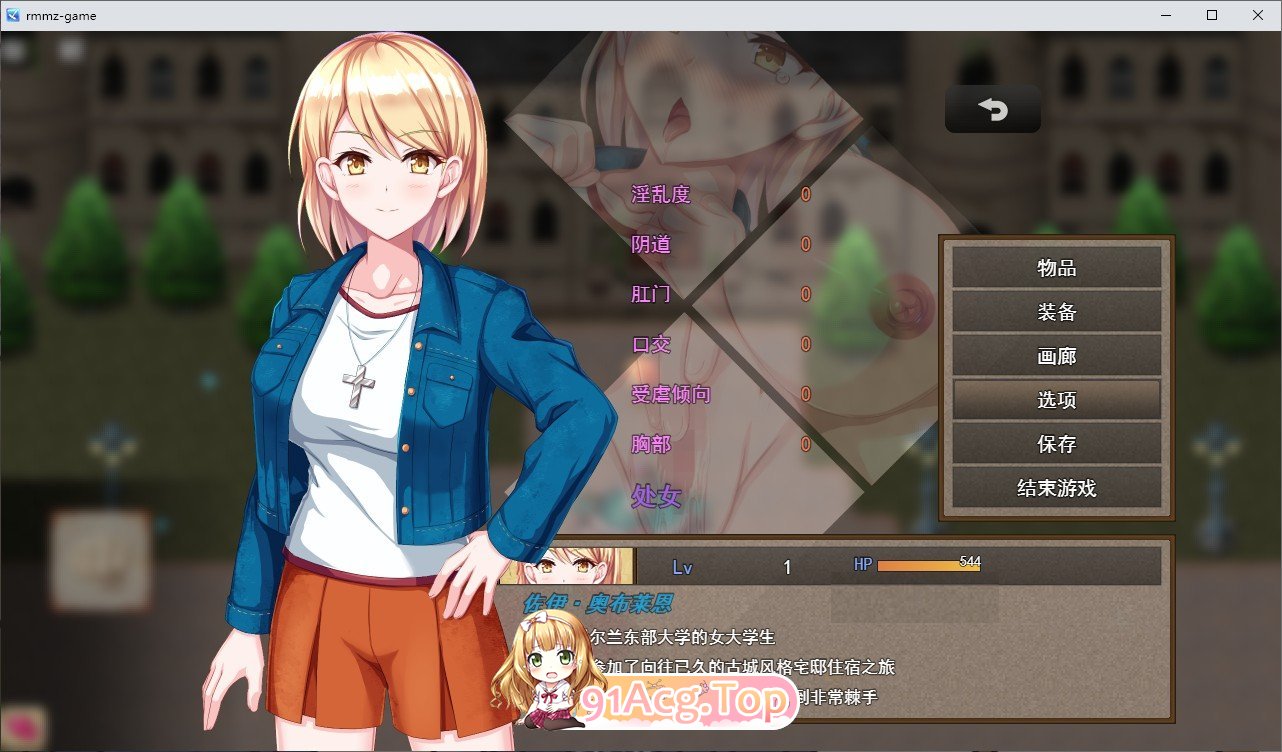This screenshot has width=1282, height=752.
Task: Choose 结束游戏 to end the game
Action: click(1056, 488)
